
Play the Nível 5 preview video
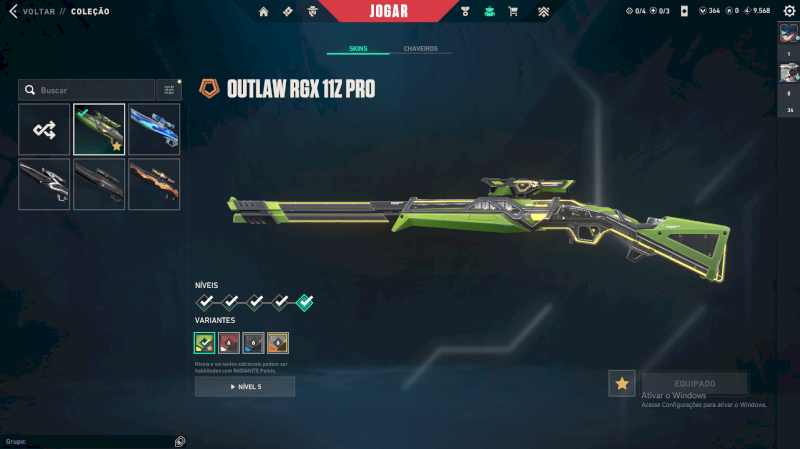pos(245,386)
